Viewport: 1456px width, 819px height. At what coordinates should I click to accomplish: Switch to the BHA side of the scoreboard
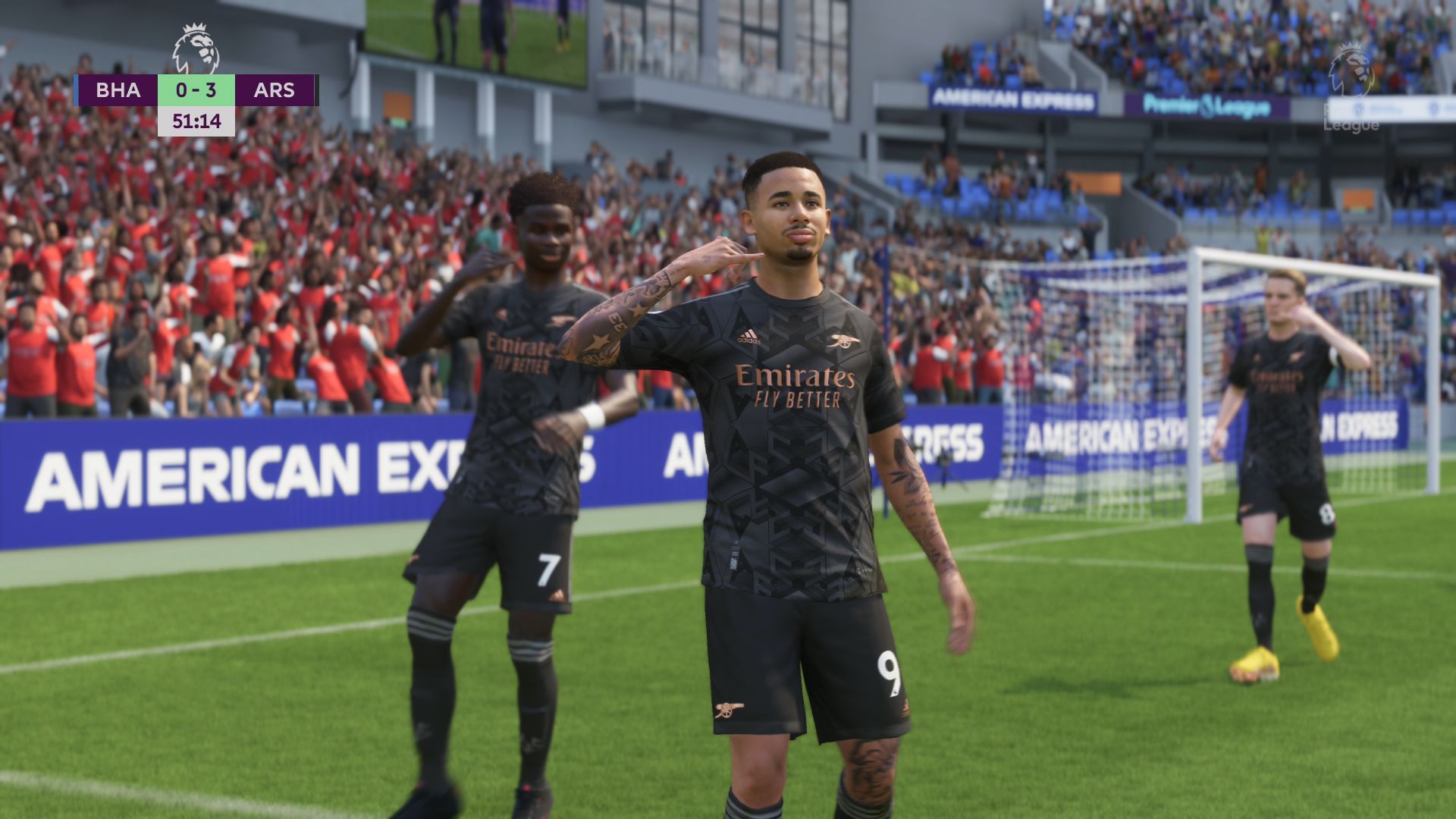(118, 89)
